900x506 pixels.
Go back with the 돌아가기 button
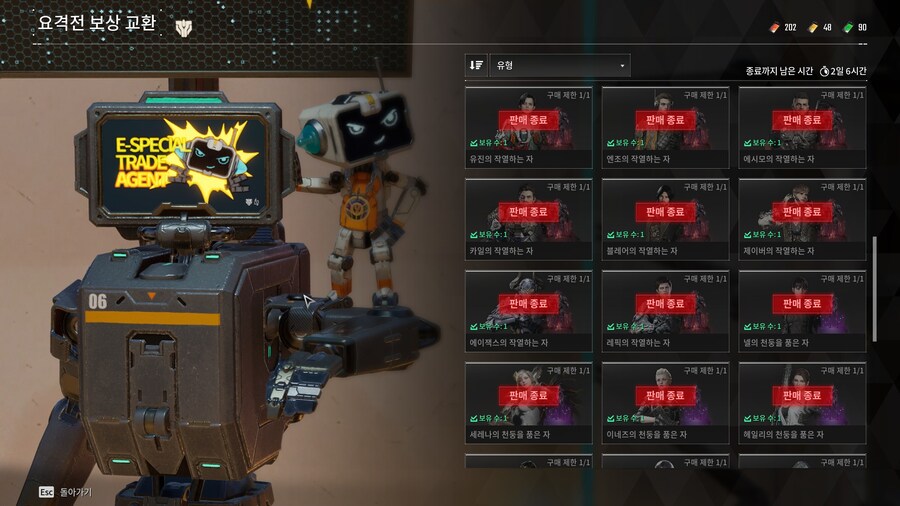[68, 492]
